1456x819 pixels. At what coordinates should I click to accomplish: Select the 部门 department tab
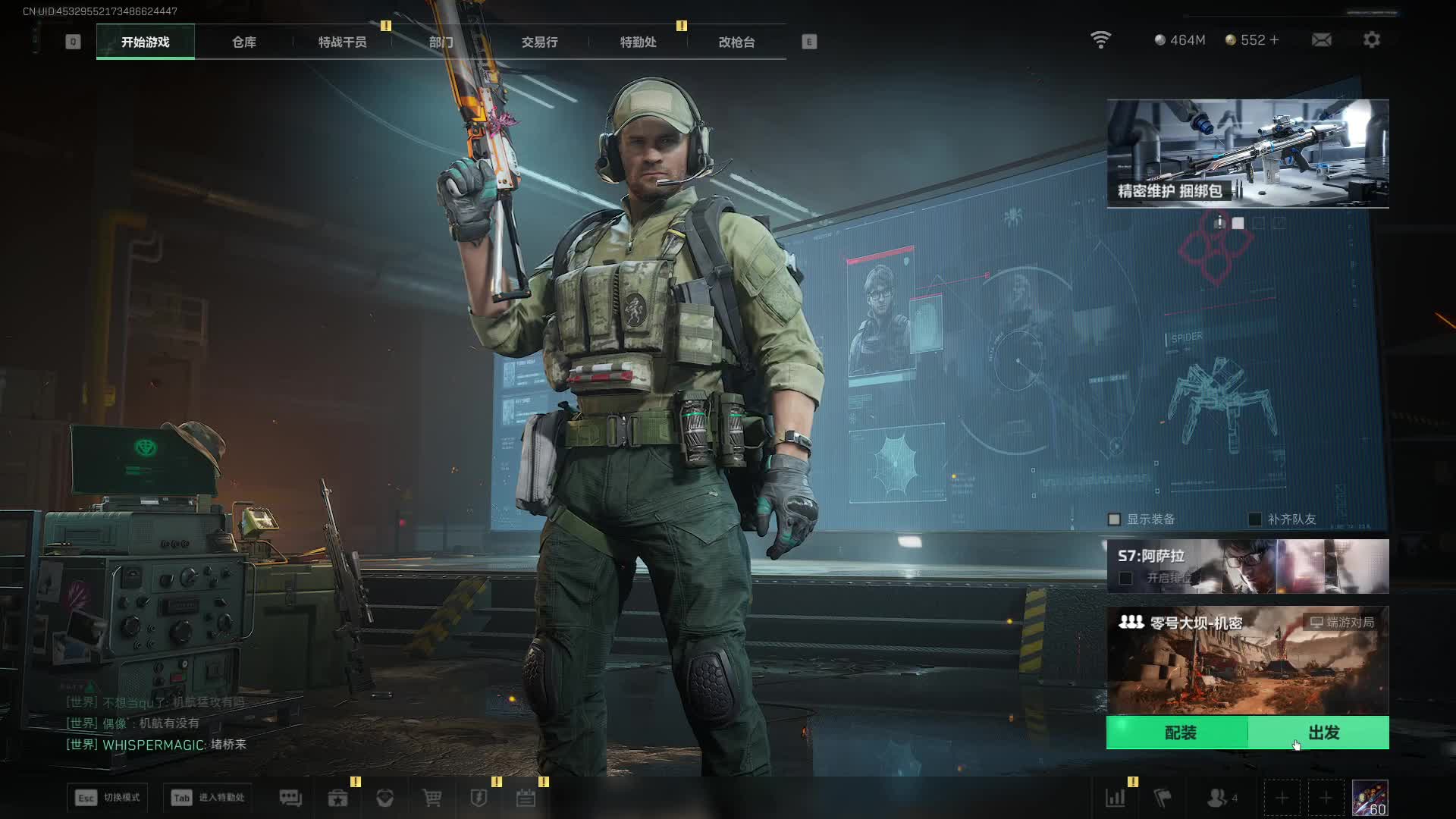coord(441,42)
